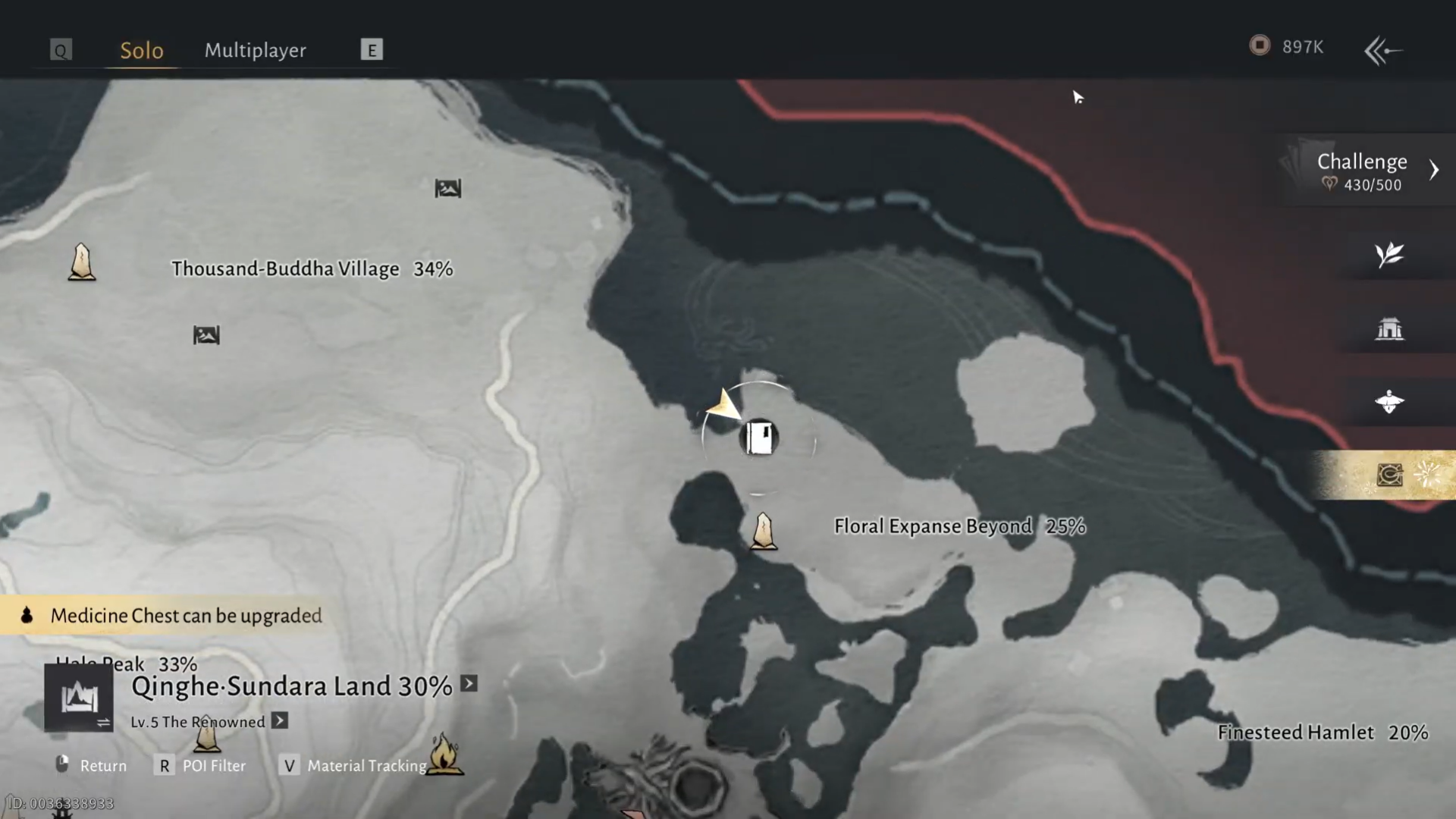The height and width of the screenshot is (819, 1456).
Task: Select the pavilion building side icon
Action: click(x=1389, y=328)
